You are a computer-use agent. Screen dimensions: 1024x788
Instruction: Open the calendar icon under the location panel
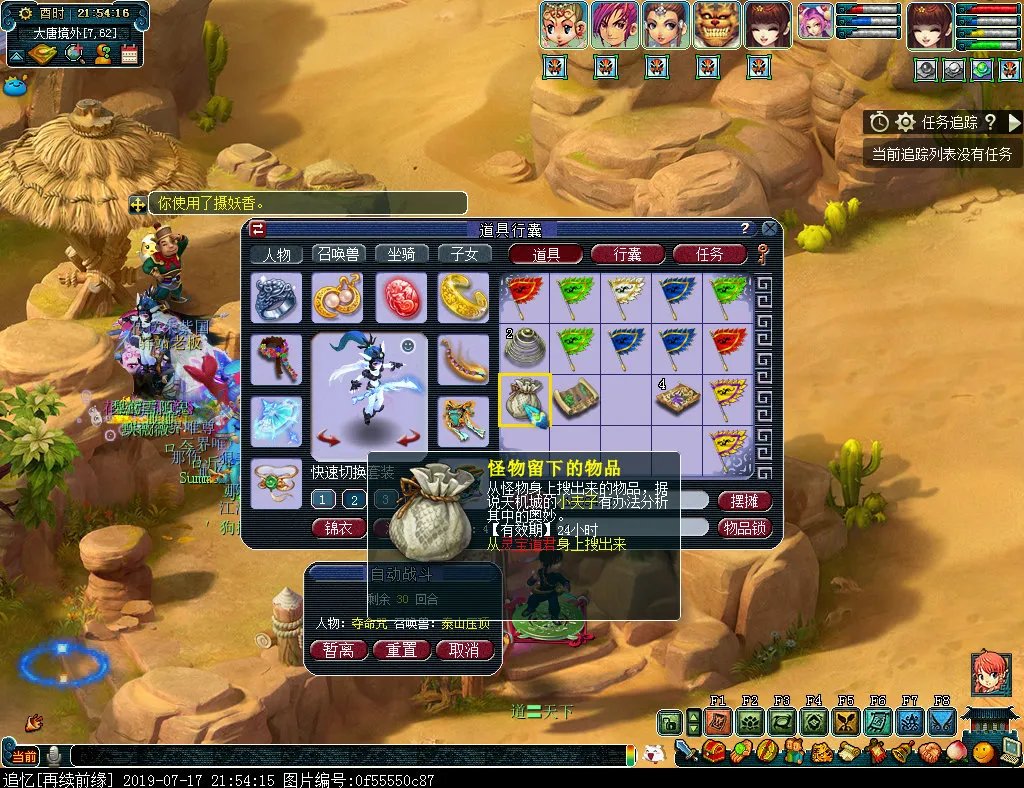(129, 55)
